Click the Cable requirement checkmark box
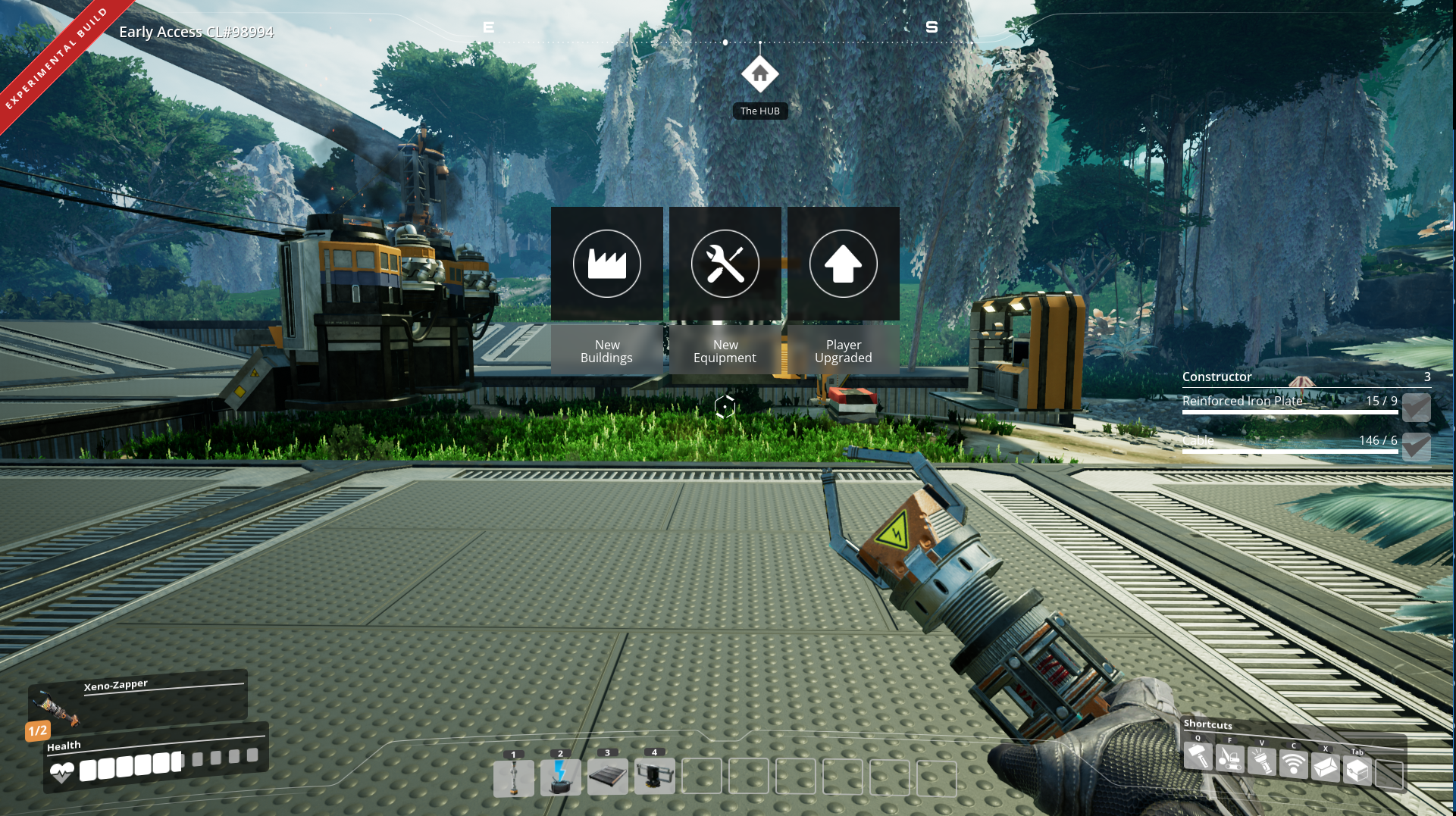The width and height of the screenshot is (1456, 816). 1416,446
